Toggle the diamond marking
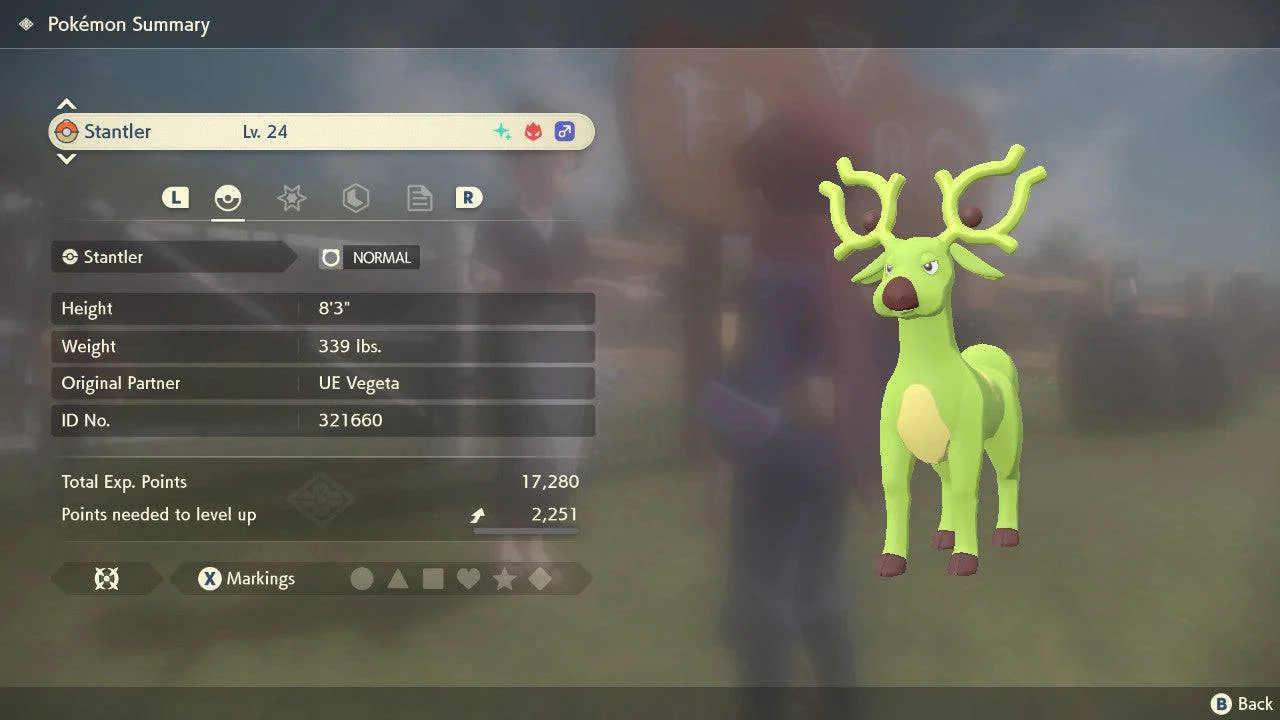Image resolution: width=1280 pixels, height=720 pixels. pos(540,579)
